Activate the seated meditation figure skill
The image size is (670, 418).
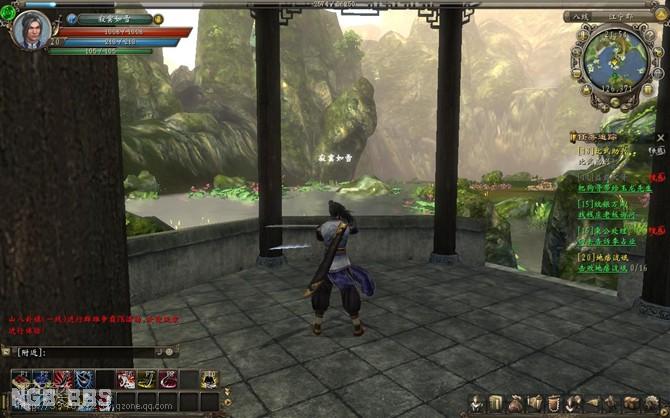click(x=209, y=378)
